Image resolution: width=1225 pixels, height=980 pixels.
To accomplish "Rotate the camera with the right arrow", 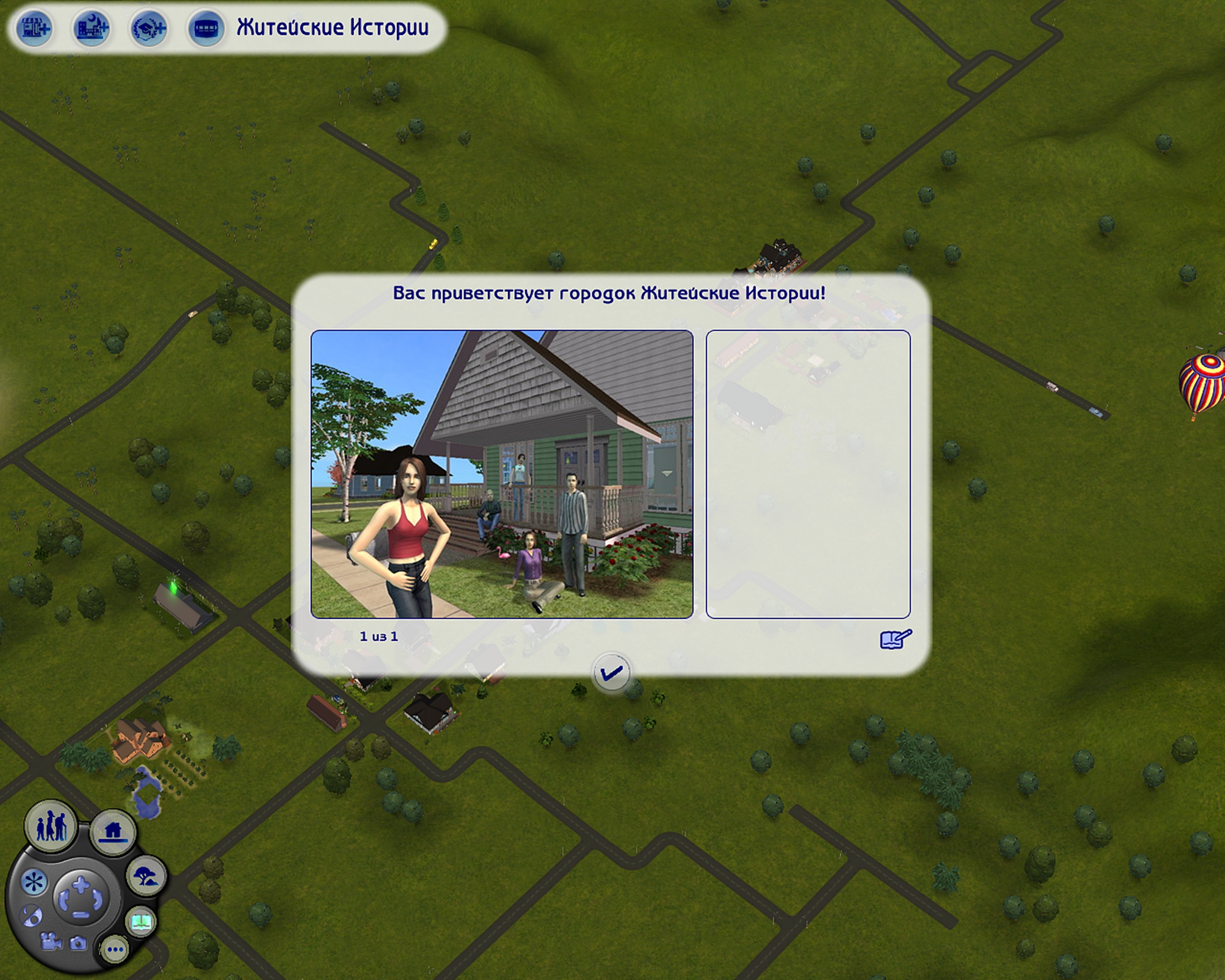I will (98, 900).
